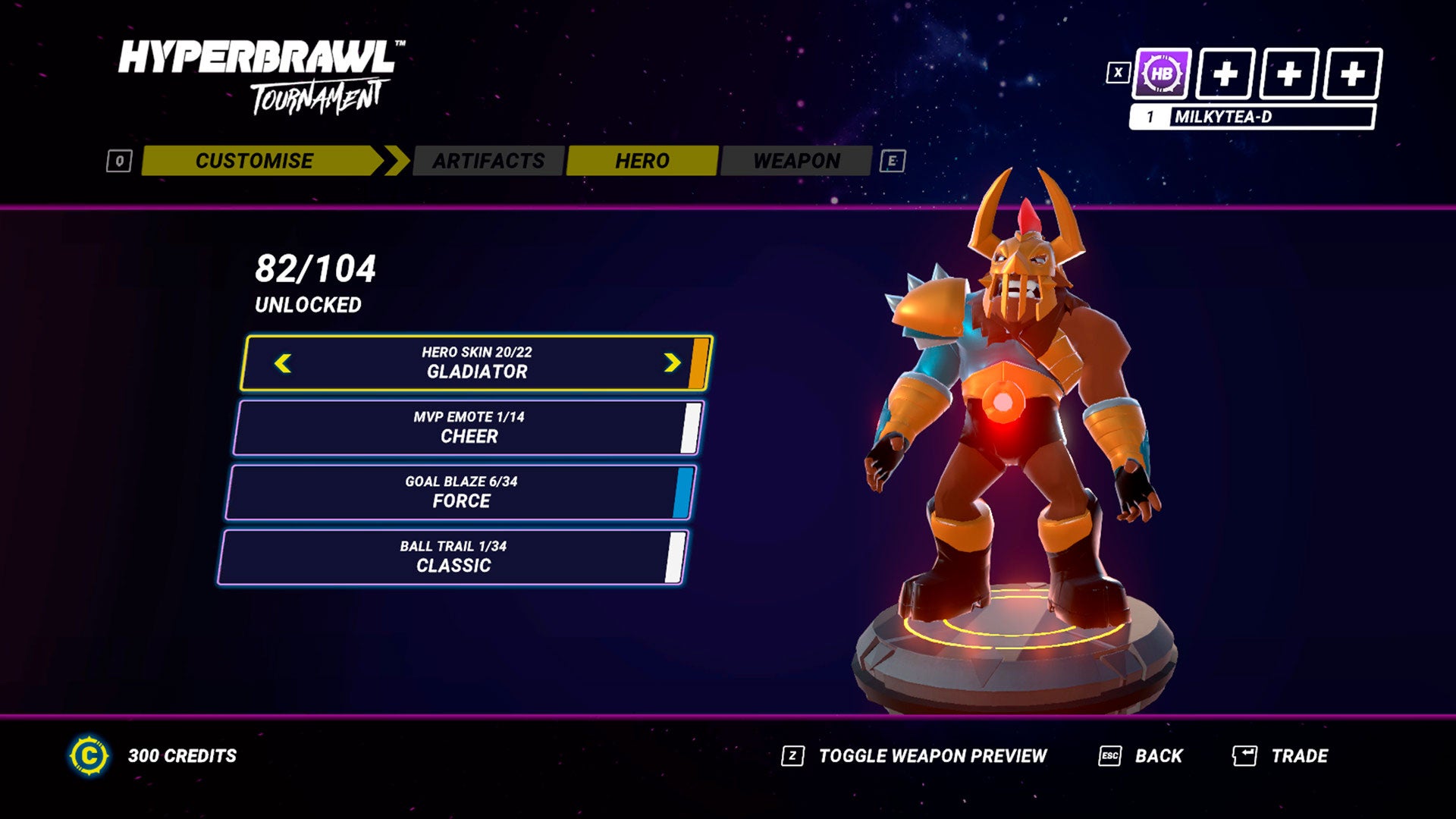Image resolution: width=1456 pixels, height=819 pixels.
Task: Select the Customise tab
Action: [x=254, y=161]
